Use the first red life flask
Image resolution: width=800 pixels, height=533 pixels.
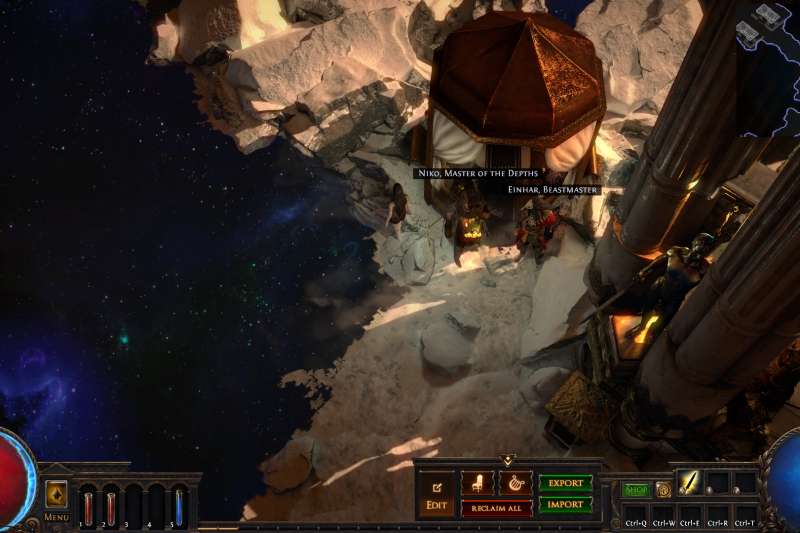pyautogui.click(x=88, y=505)
